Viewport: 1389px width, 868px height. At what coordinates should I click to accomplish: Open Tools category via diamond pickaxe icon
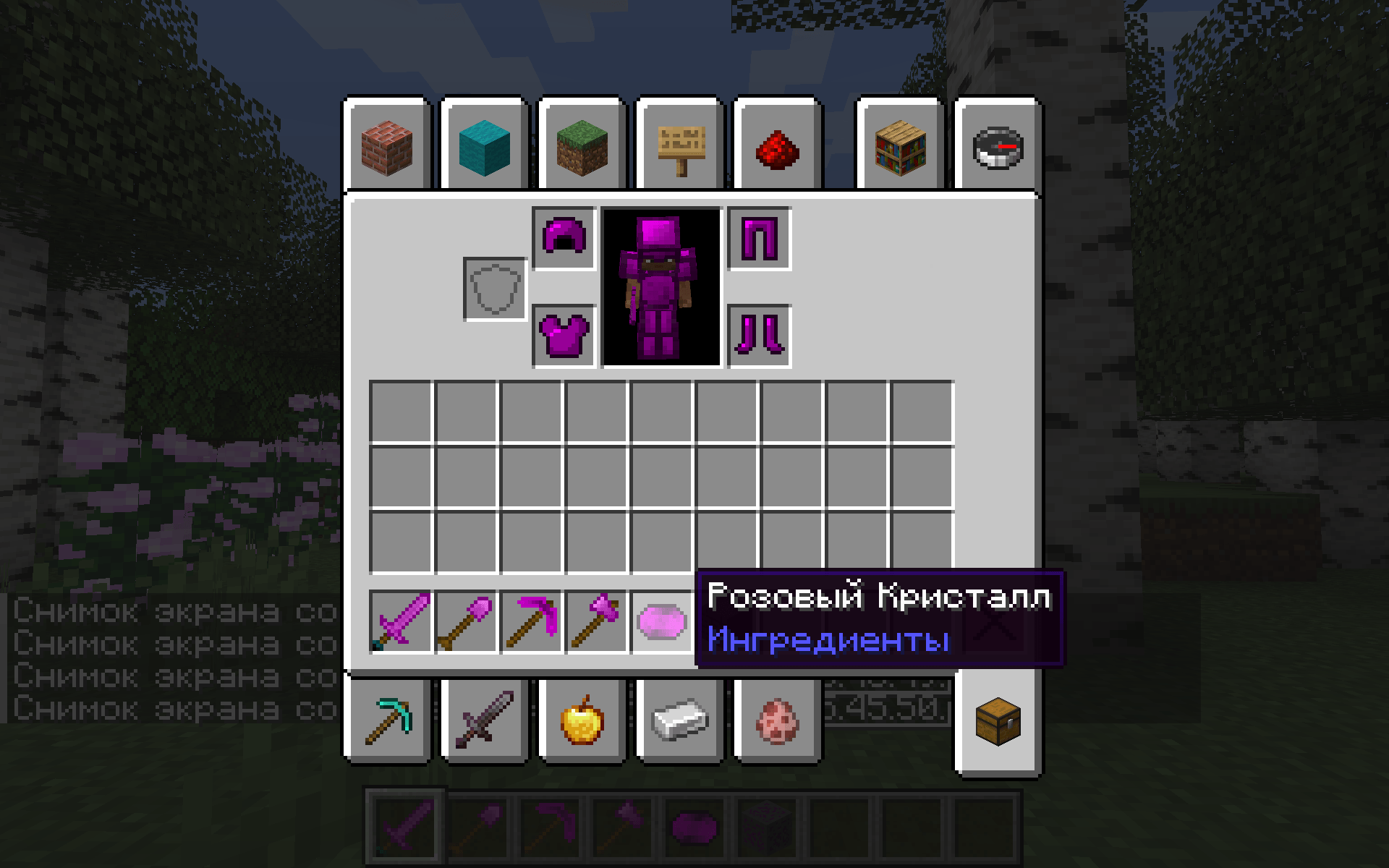coord(388,723)
